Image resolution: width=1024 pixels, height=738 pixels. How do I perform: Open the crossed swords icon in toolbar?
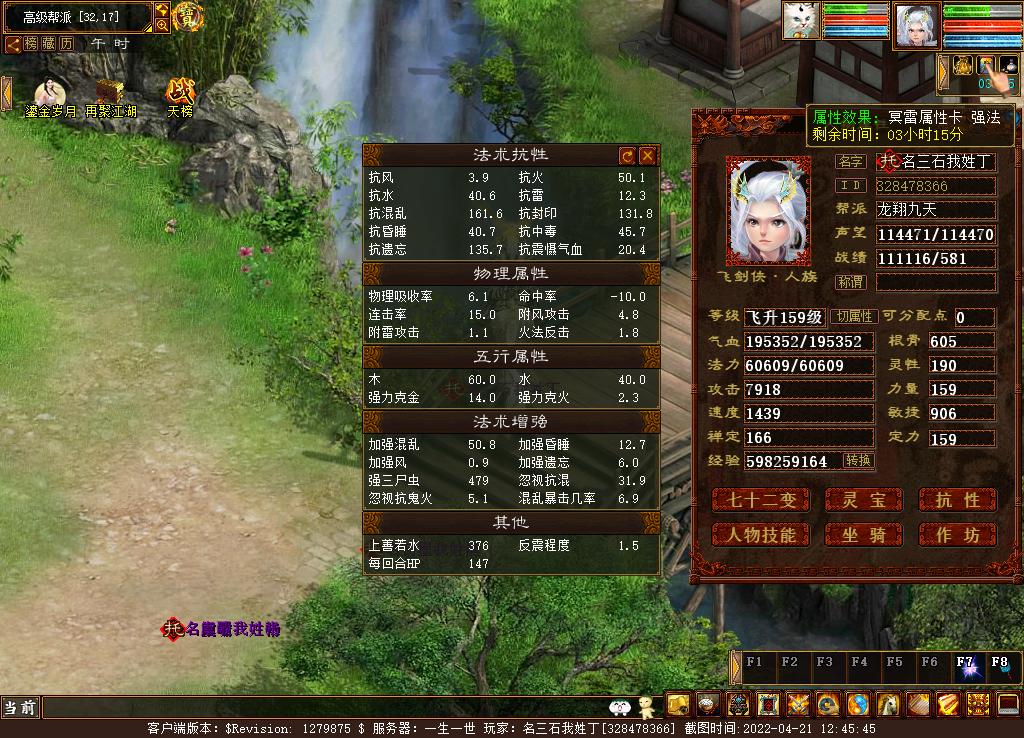tap(797, 704)
